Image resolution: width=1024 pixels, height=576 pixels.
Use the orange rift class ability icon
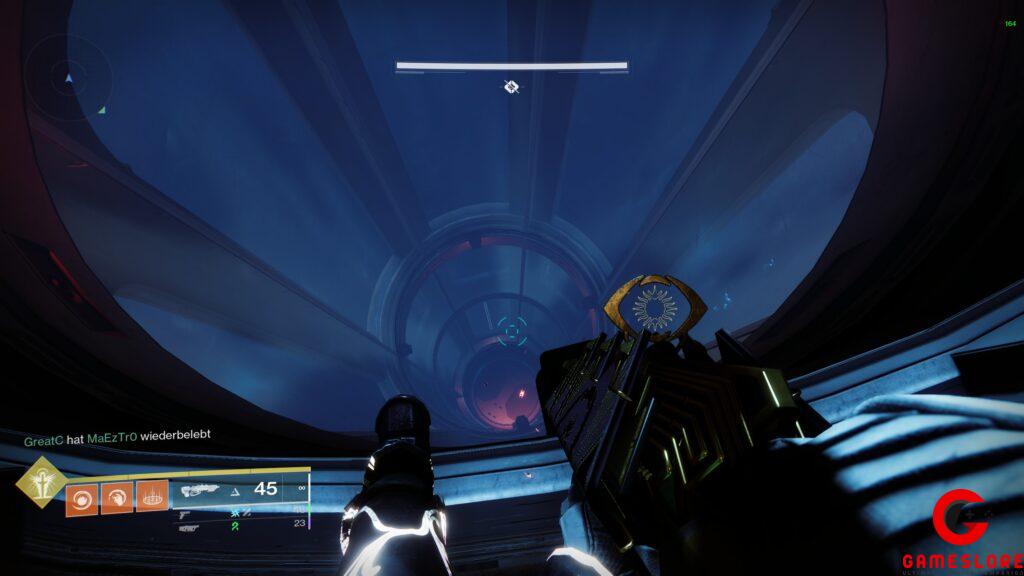tap(152, 496)
